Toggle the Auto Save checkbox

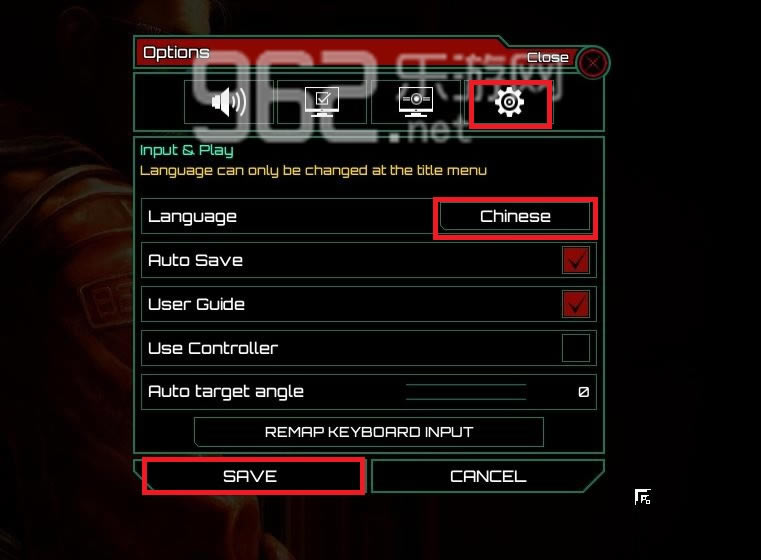576,260
